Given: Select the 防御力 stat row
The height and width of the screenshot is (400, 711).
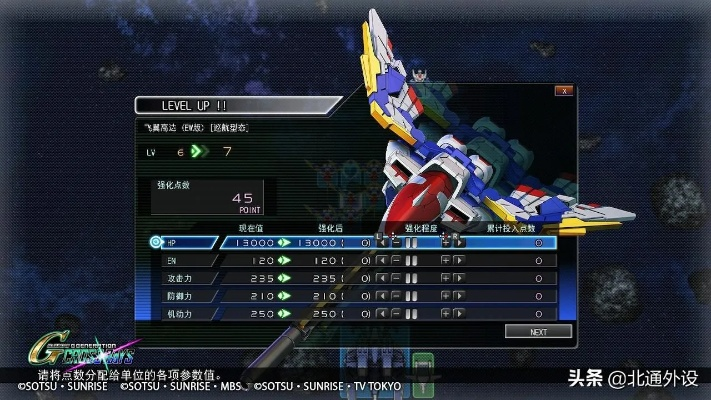Looking at the screenshot, I should click(x=188, y=296).
